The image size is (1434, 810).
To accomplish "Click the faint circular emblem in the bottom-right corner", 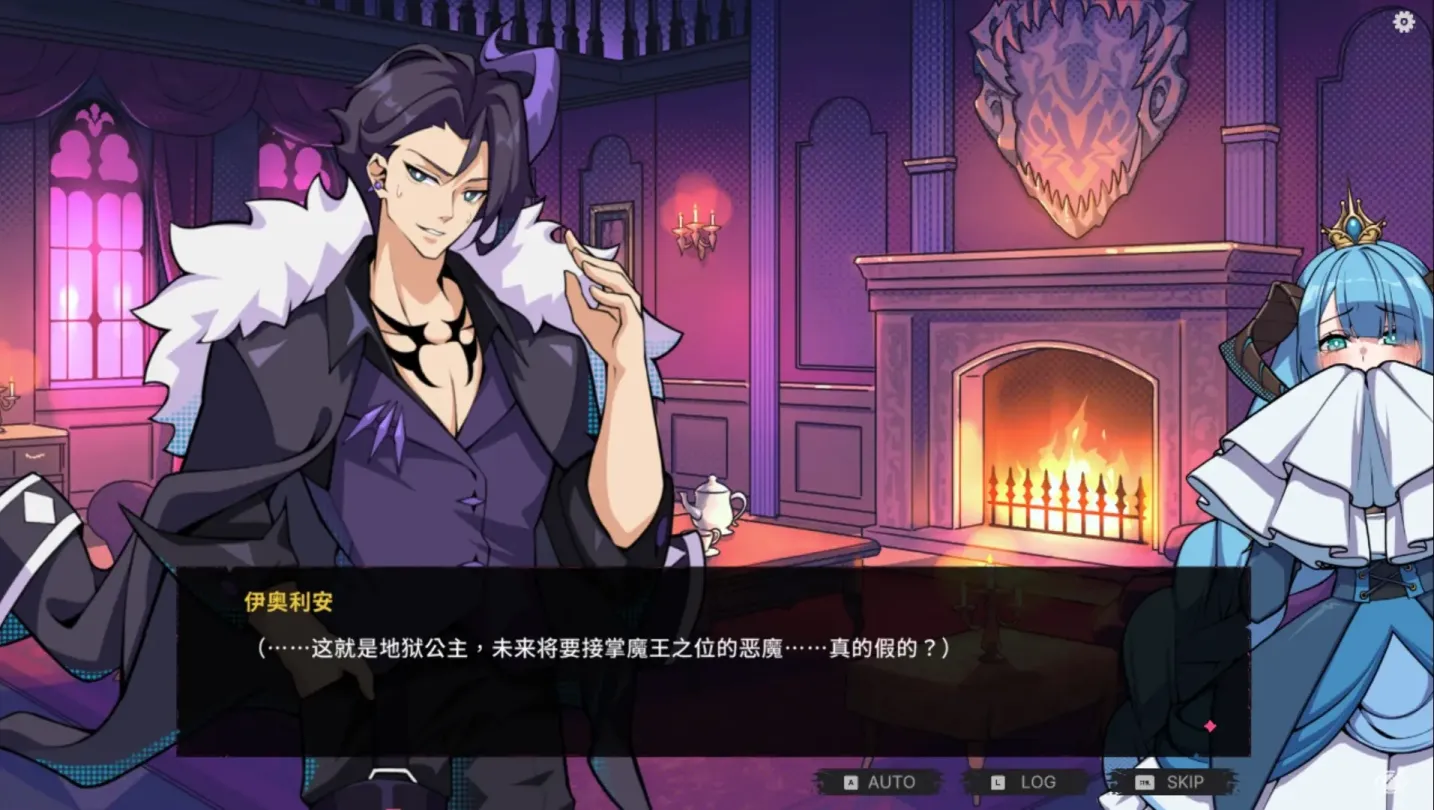I will (1390, 782).
